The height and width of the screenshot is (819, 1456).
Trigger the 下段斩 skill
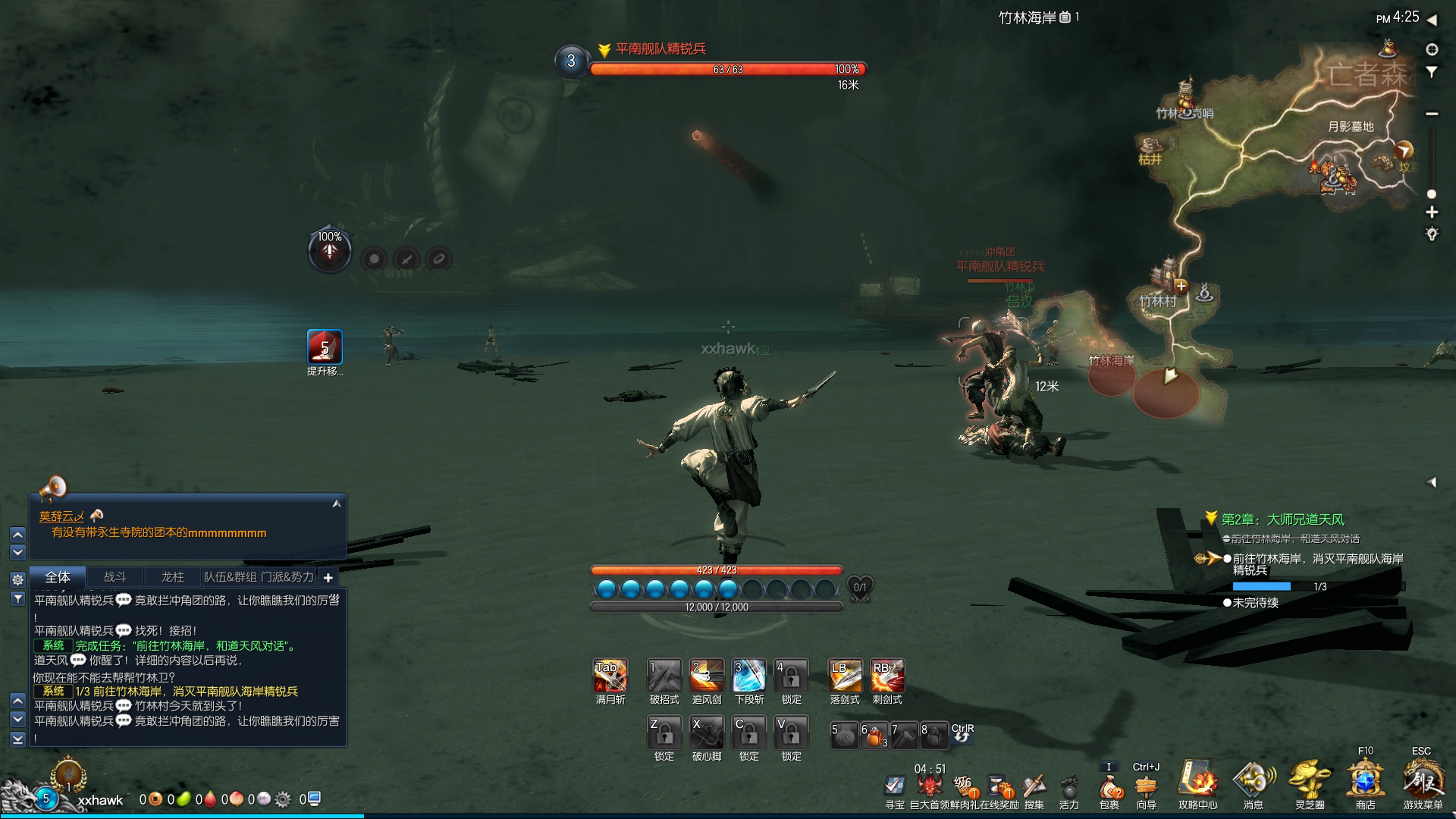748,675
